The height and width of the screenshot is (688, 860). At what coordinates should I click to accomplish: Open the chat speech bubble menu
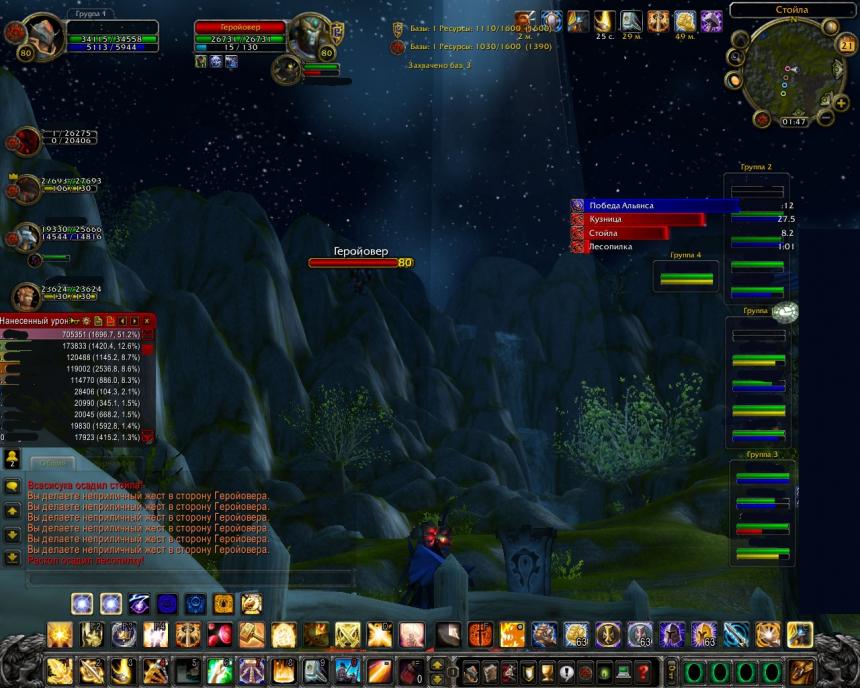12,486
